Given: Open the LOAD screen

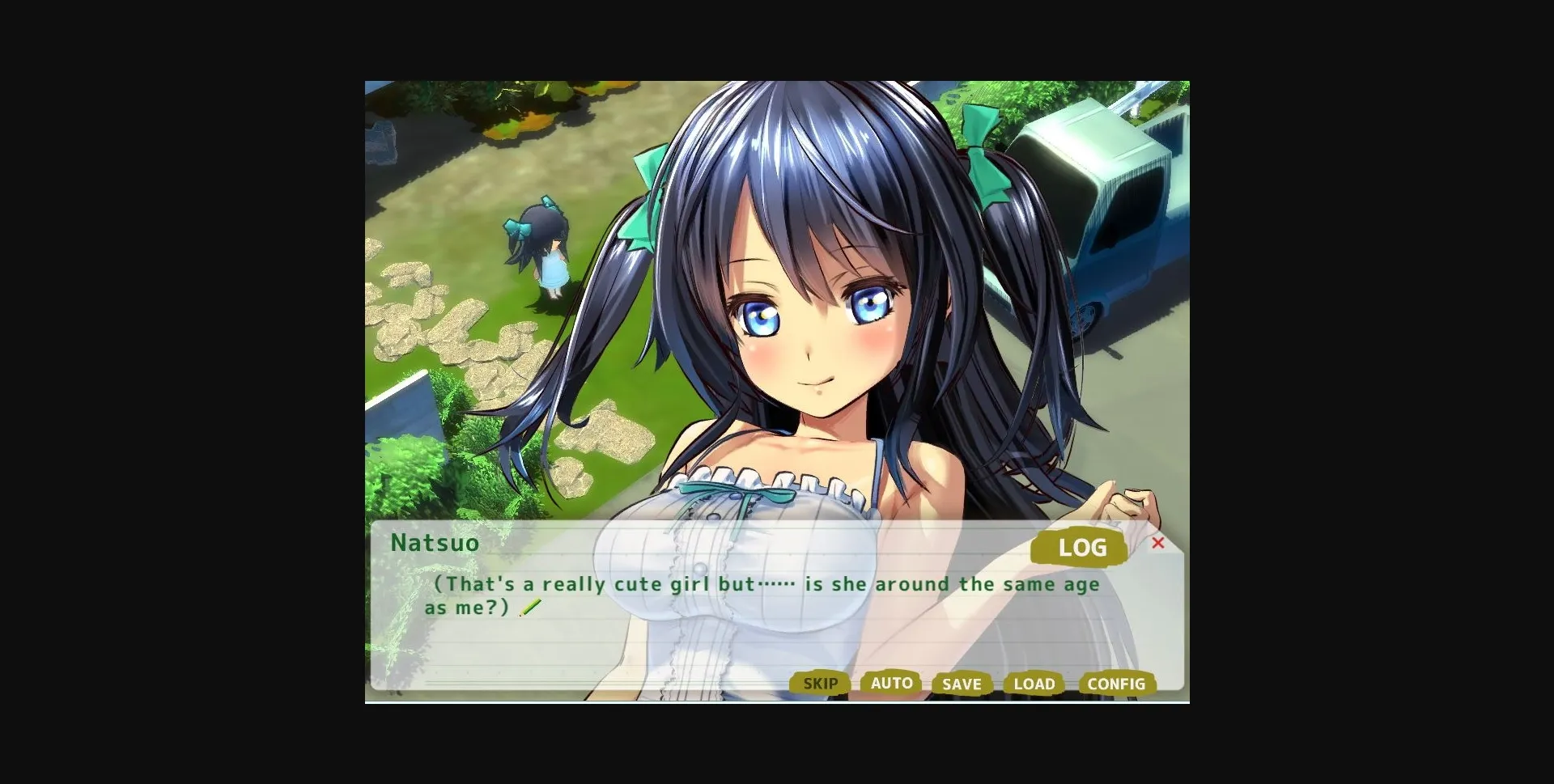Looking at the screenshot, I should coord(1034,684).
